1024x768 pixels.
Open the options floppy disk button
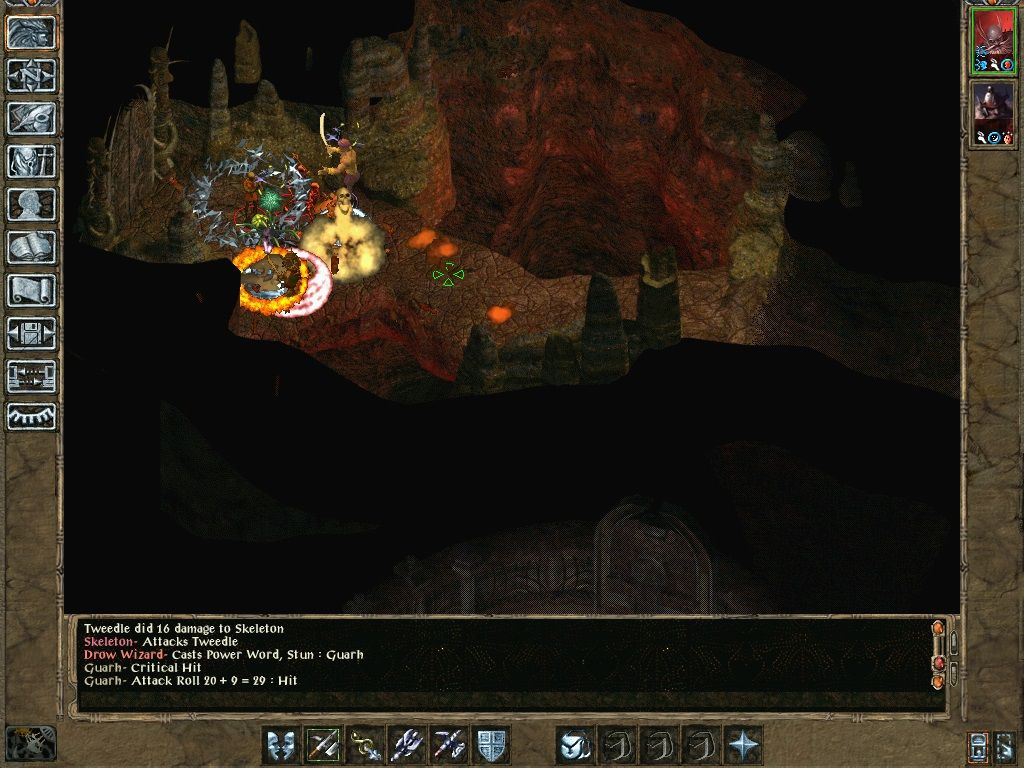pyautogui.click(x=31, y=333)
